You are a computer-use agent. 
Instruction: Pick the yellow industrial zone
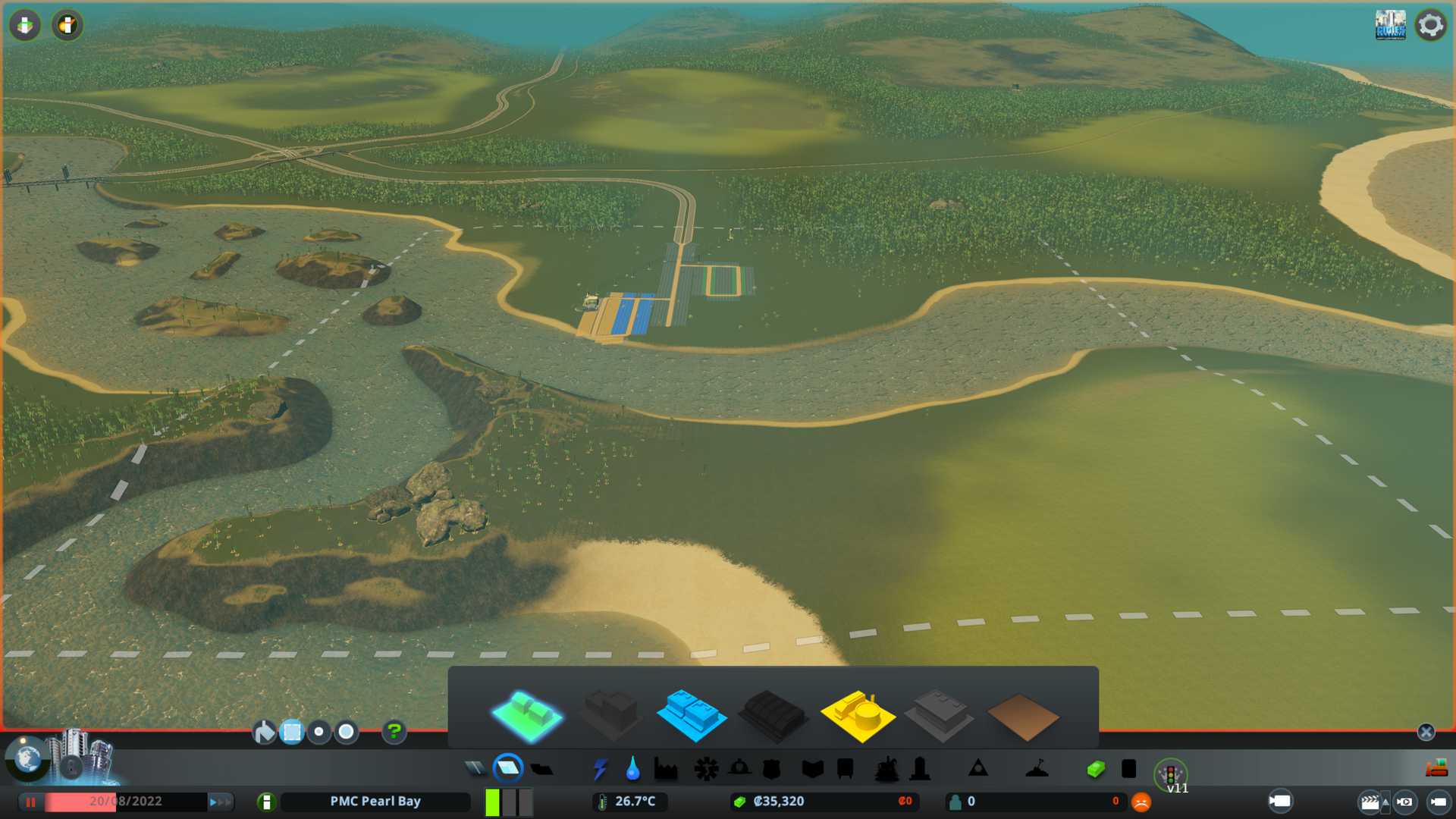[x=857, y=715]
